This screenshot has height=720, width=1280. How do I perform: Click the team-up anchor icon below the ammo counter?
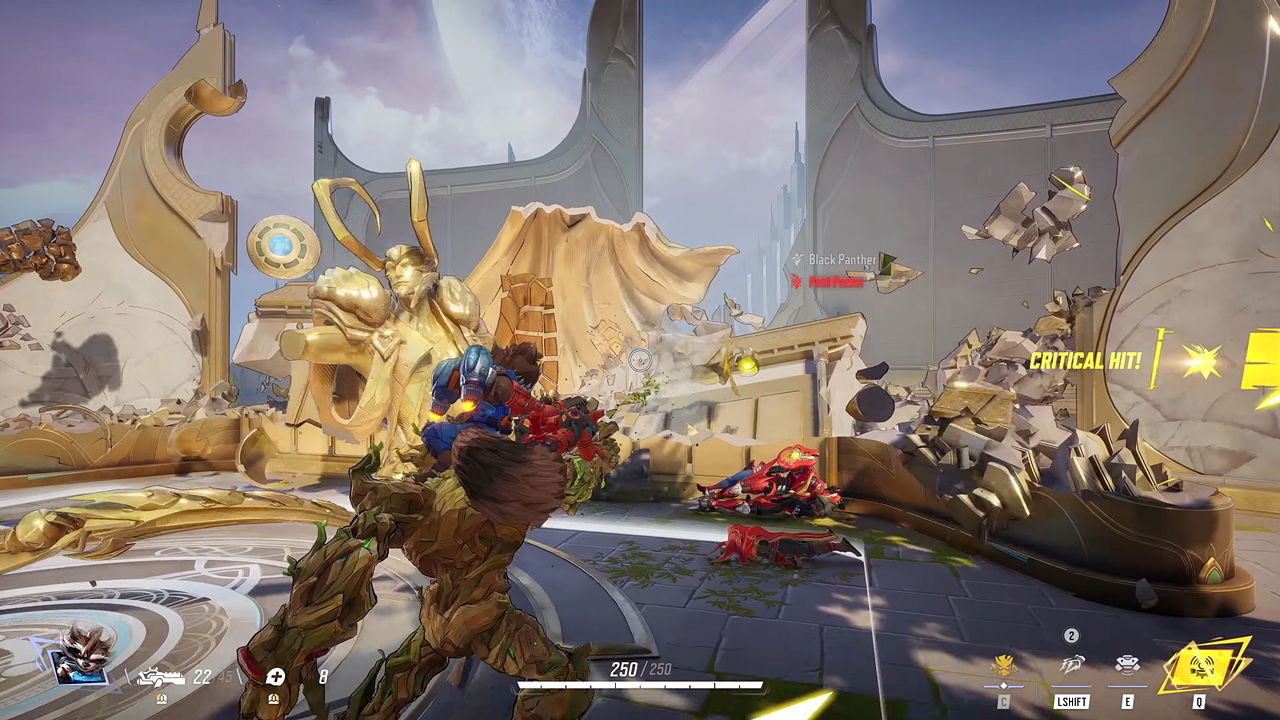click(x=161, y=698)
